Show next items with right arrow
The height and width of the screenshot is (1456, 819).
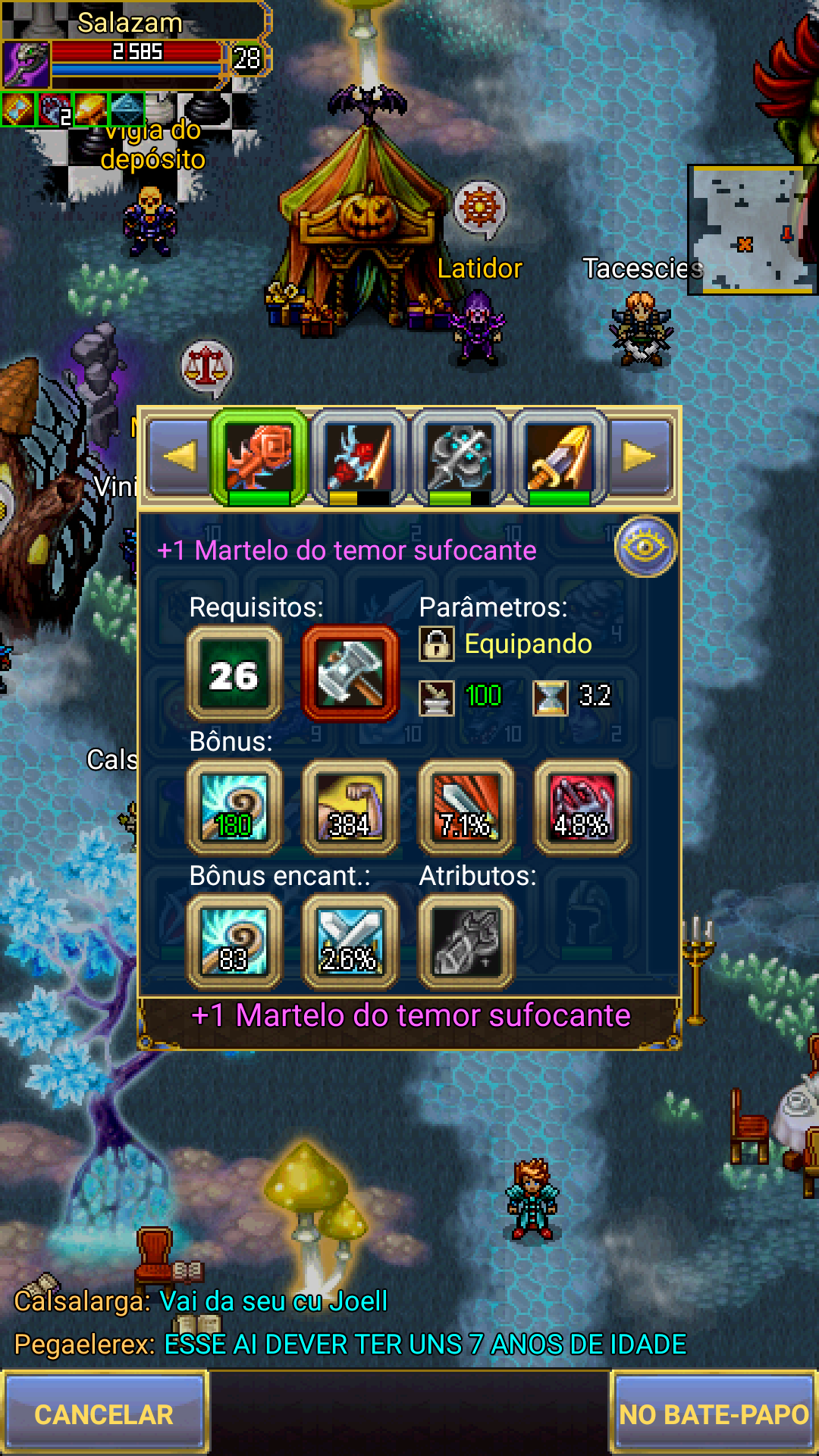(x=639, y=457)
